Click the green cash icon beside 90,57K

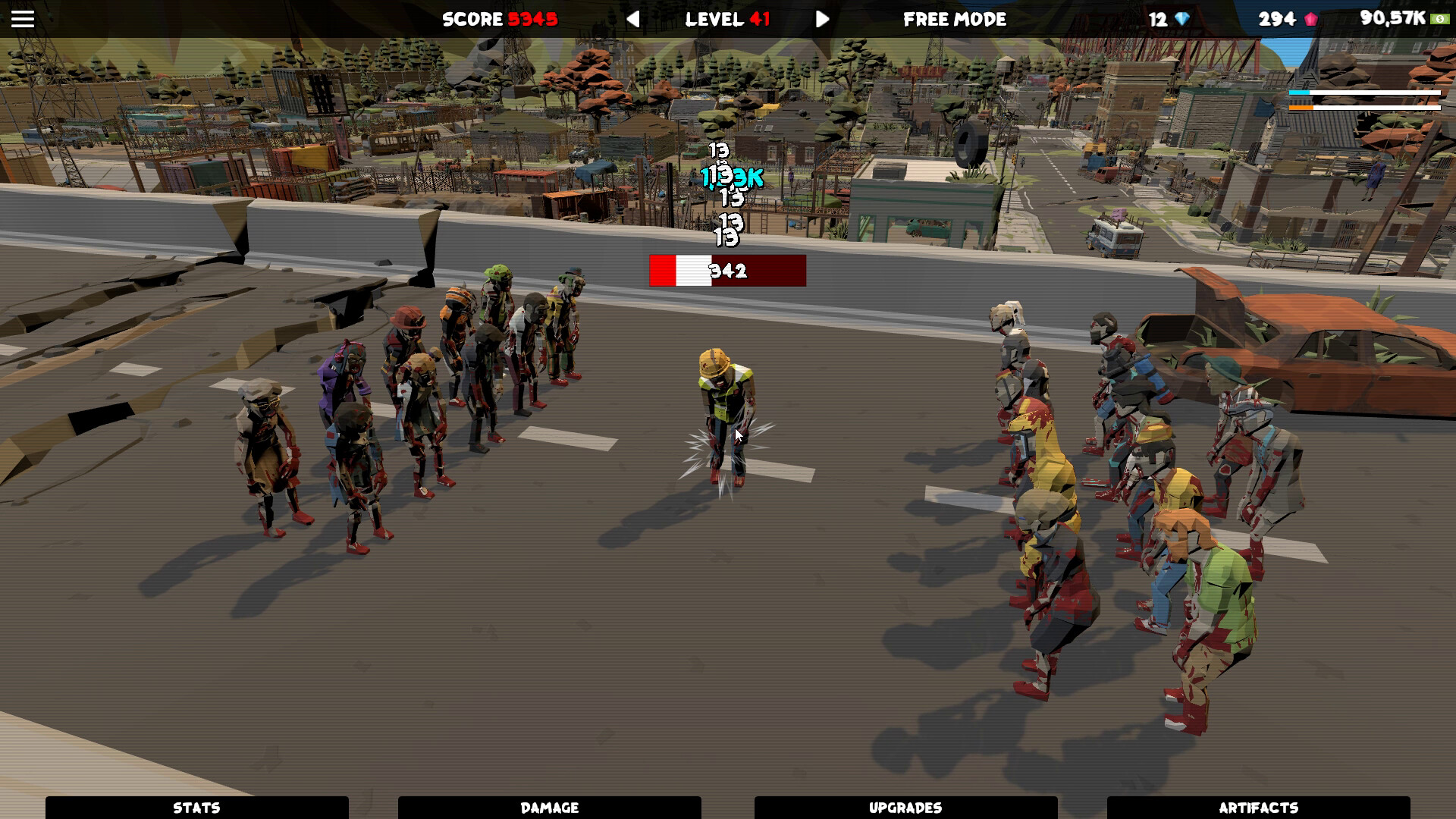(x=1440, y=19)
